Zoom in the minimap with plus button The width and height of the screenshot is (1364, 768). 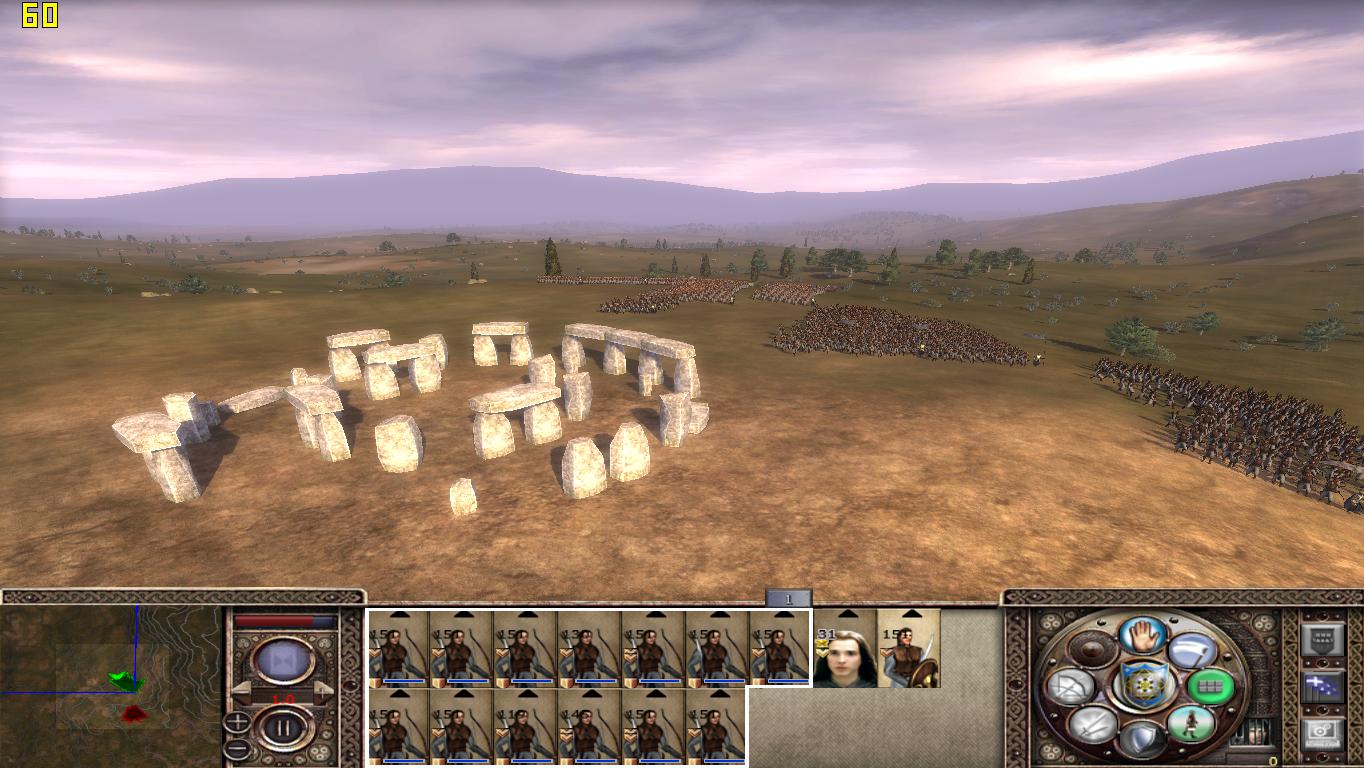(237, 721)
